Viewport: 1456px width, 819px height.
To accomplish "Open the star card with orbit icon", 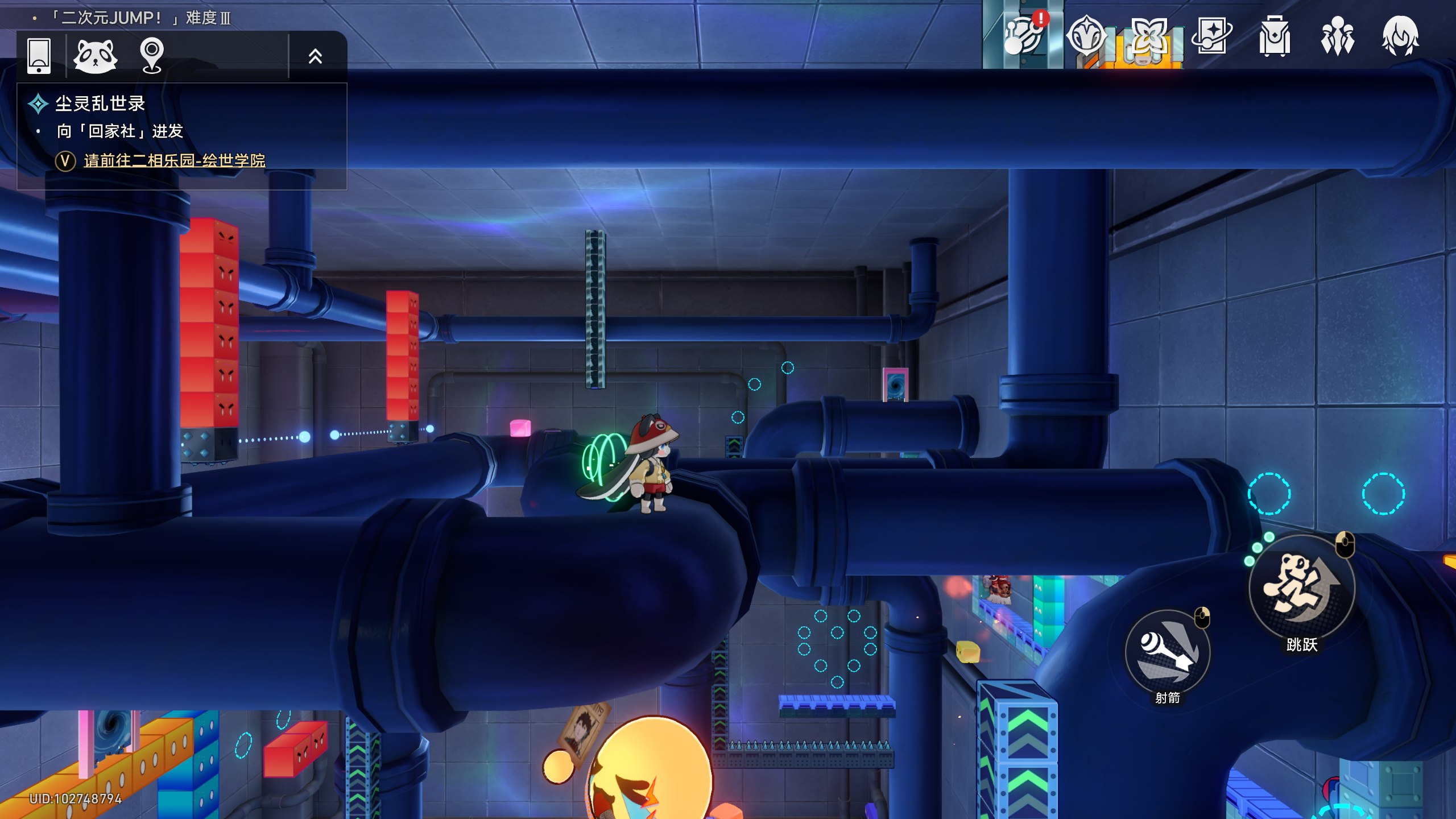I will pyautogui.click(x=1211, y=35).
